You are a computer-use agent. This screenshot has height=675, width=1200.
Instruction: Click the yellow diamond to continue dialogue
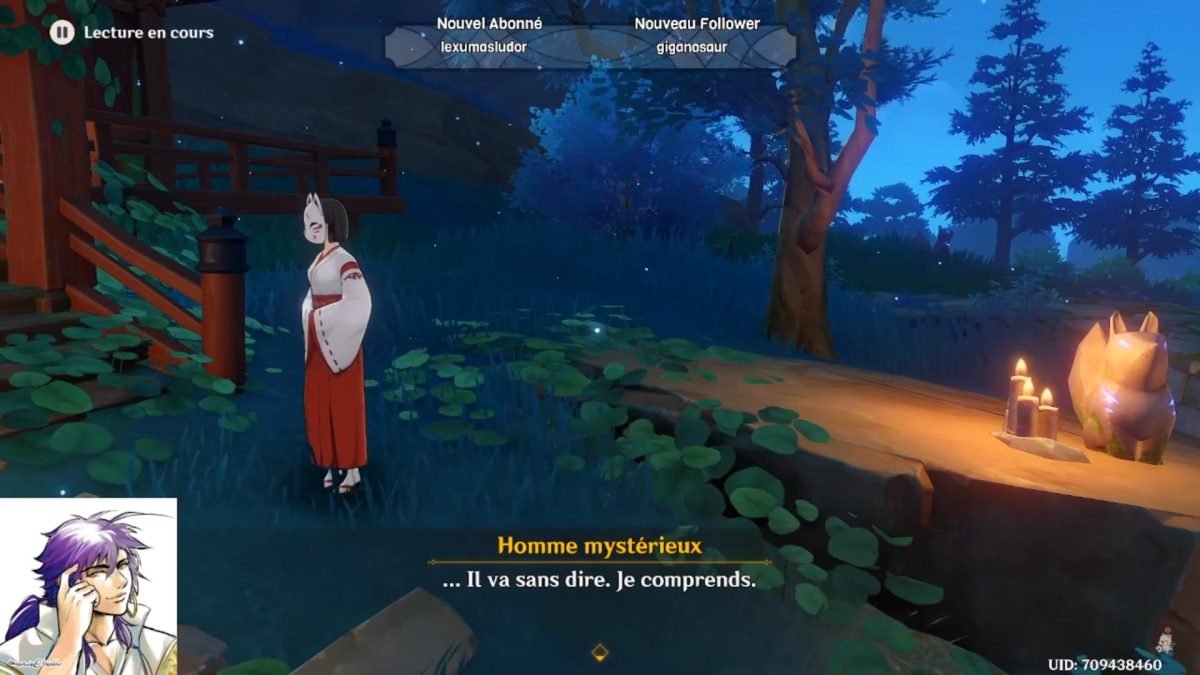click(x=599, y=653)
